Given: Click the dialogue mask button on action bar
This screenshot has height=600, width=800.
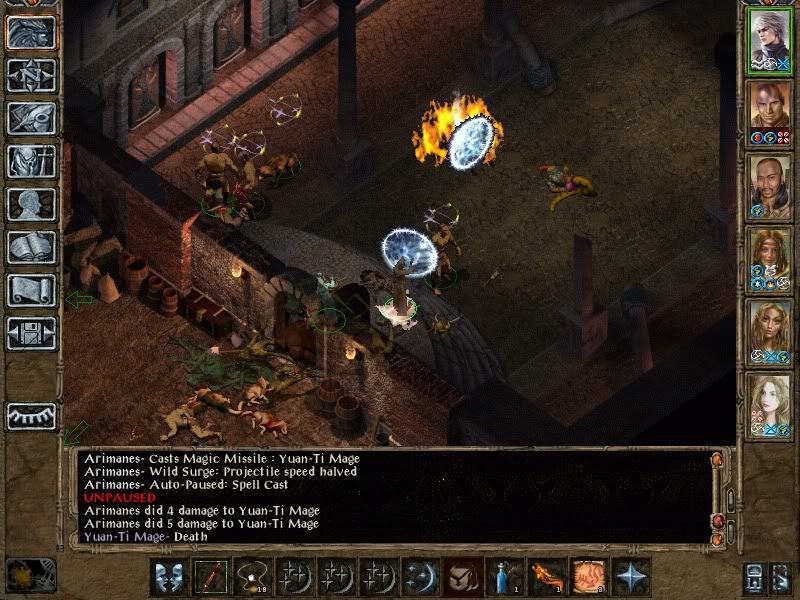Looking at the screenshot, I should (x=168, y=577).
